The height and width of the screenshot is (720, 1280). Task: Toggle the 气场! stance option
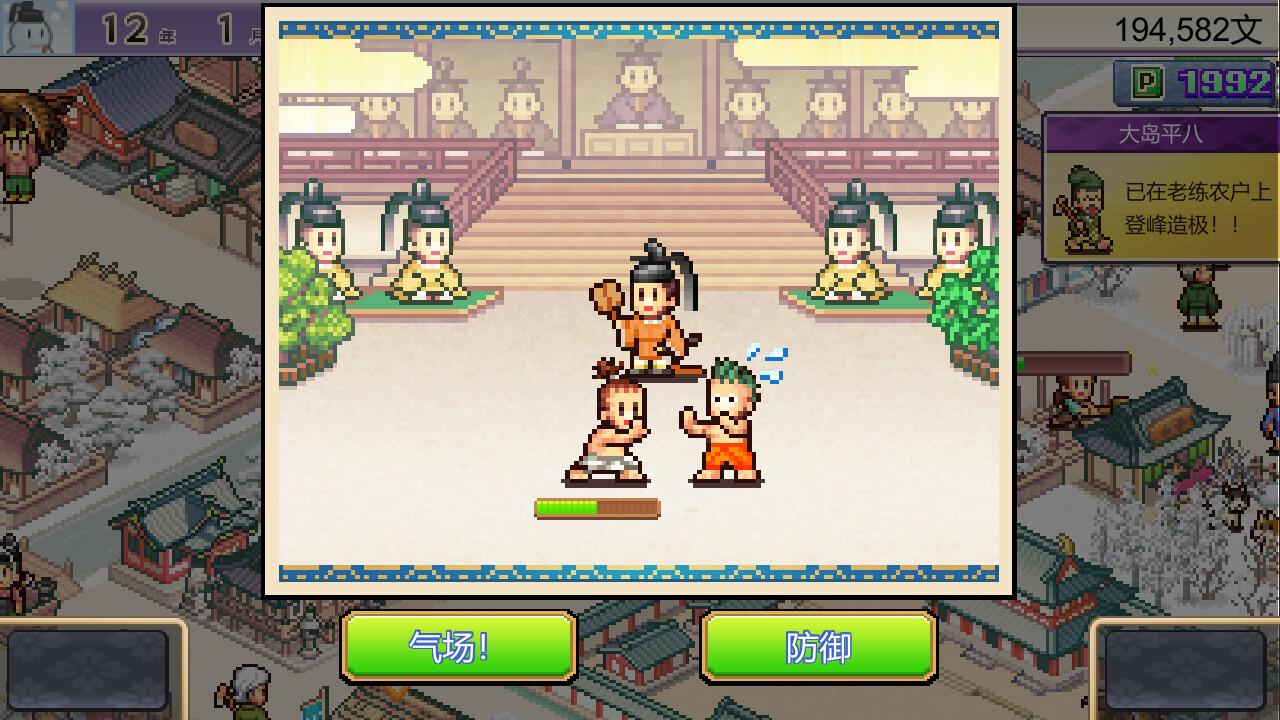point(458,646)
